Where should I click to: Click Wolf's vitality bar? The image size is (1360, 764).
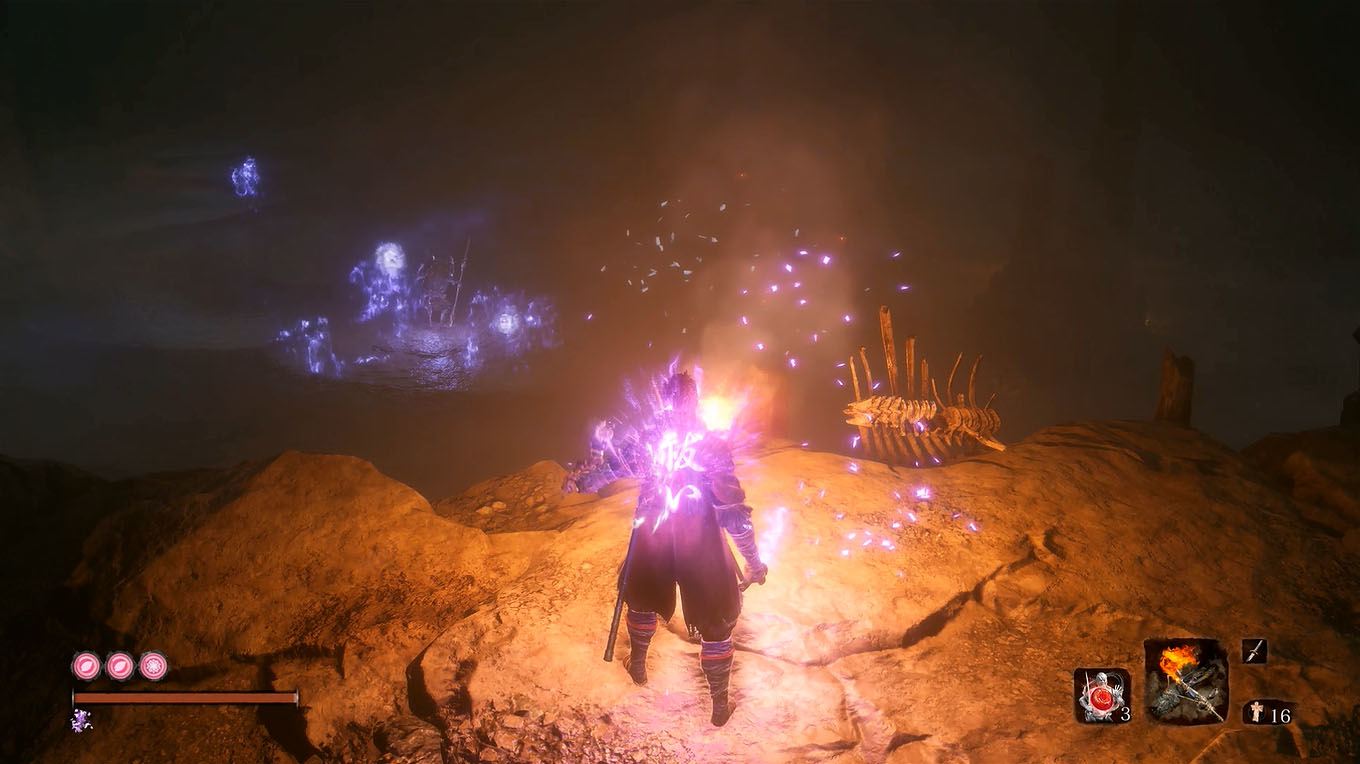pyautogui.click(x=184, y=697)
